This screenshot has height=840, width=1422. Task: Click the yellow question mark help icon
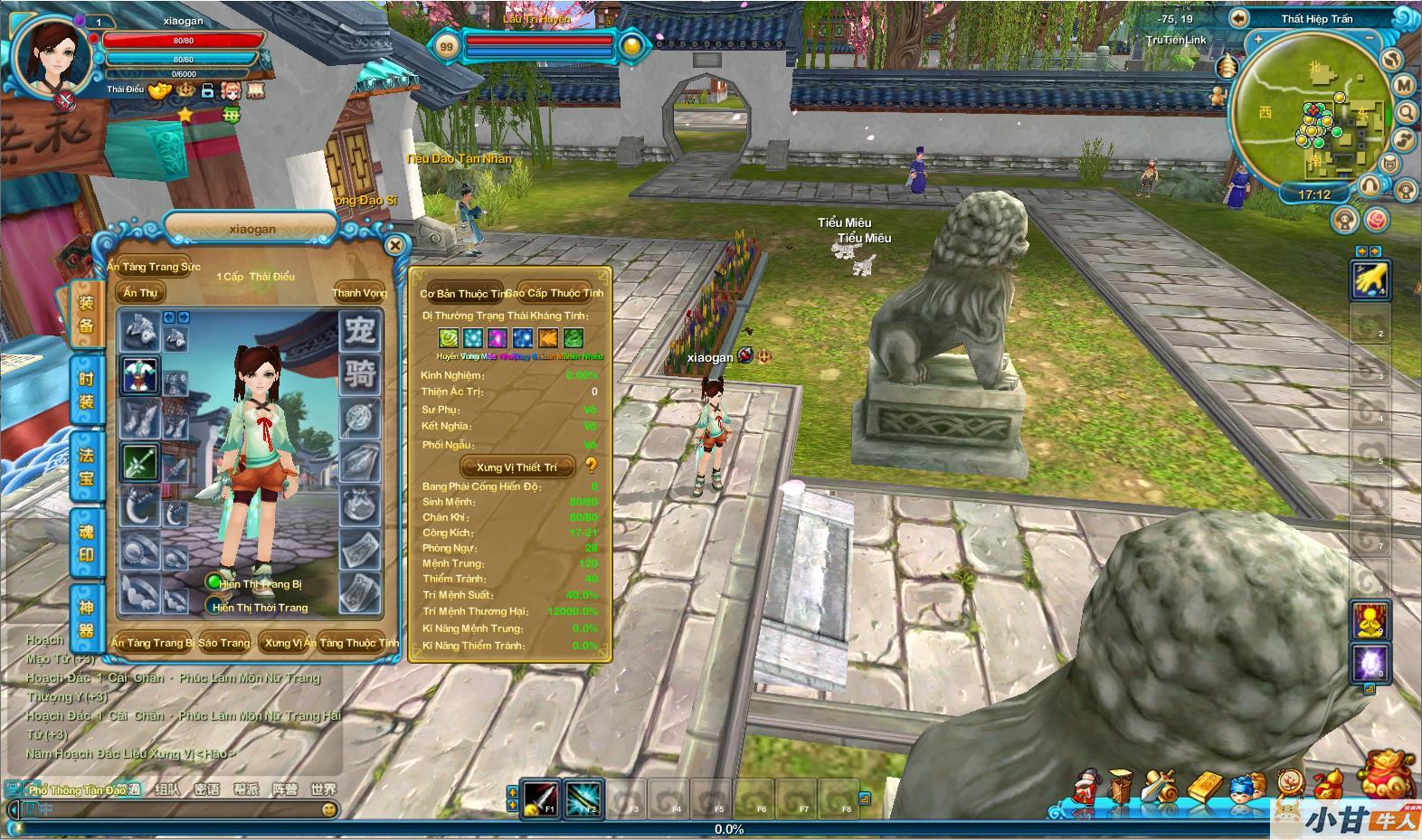pos(592,466)
